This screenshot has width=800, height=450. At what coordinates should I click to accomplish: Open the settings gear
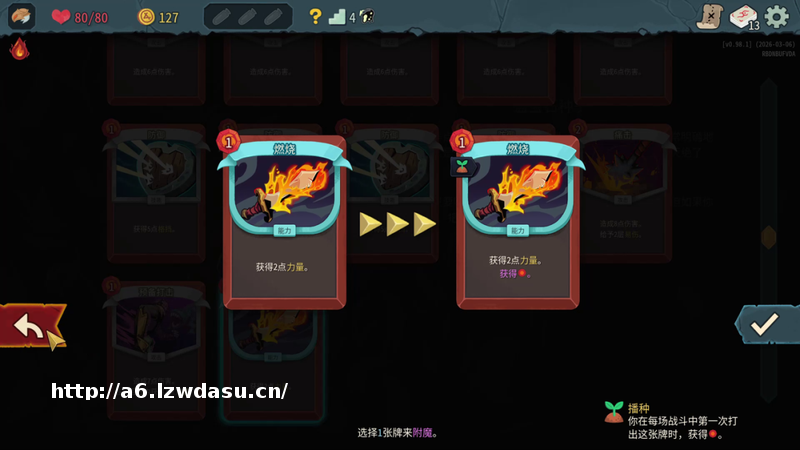tap(776, 17)
